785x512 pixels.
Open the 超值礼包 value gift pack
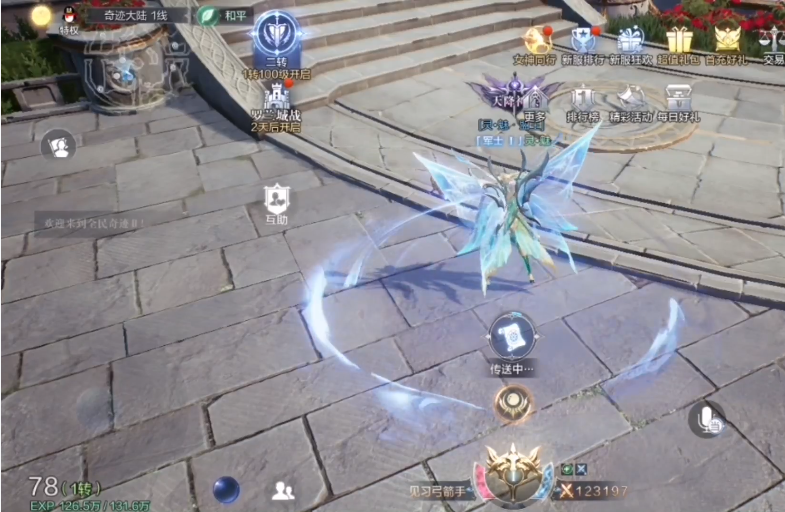point(680,40)
